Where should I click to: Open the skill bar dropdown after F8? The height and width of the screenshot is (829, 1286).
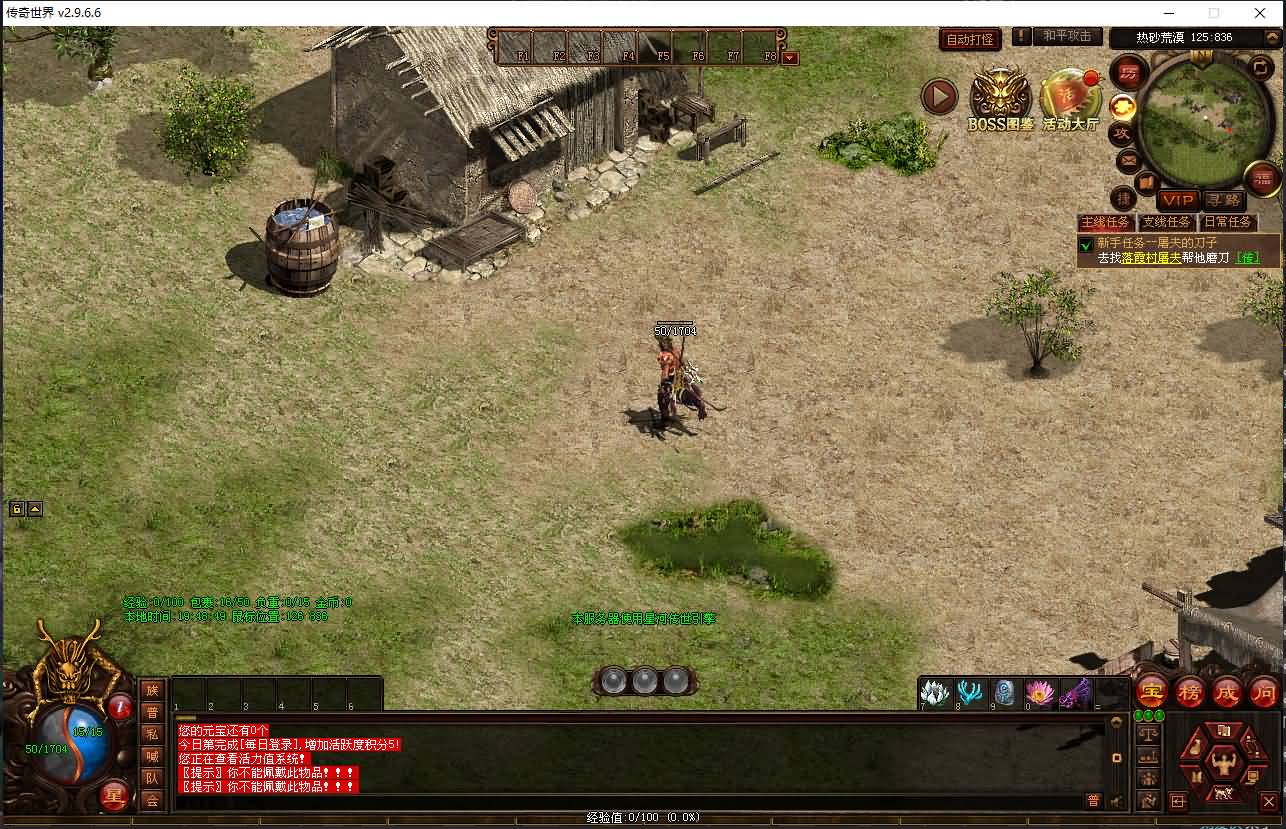pyautogui.click(x=793, y=58)
